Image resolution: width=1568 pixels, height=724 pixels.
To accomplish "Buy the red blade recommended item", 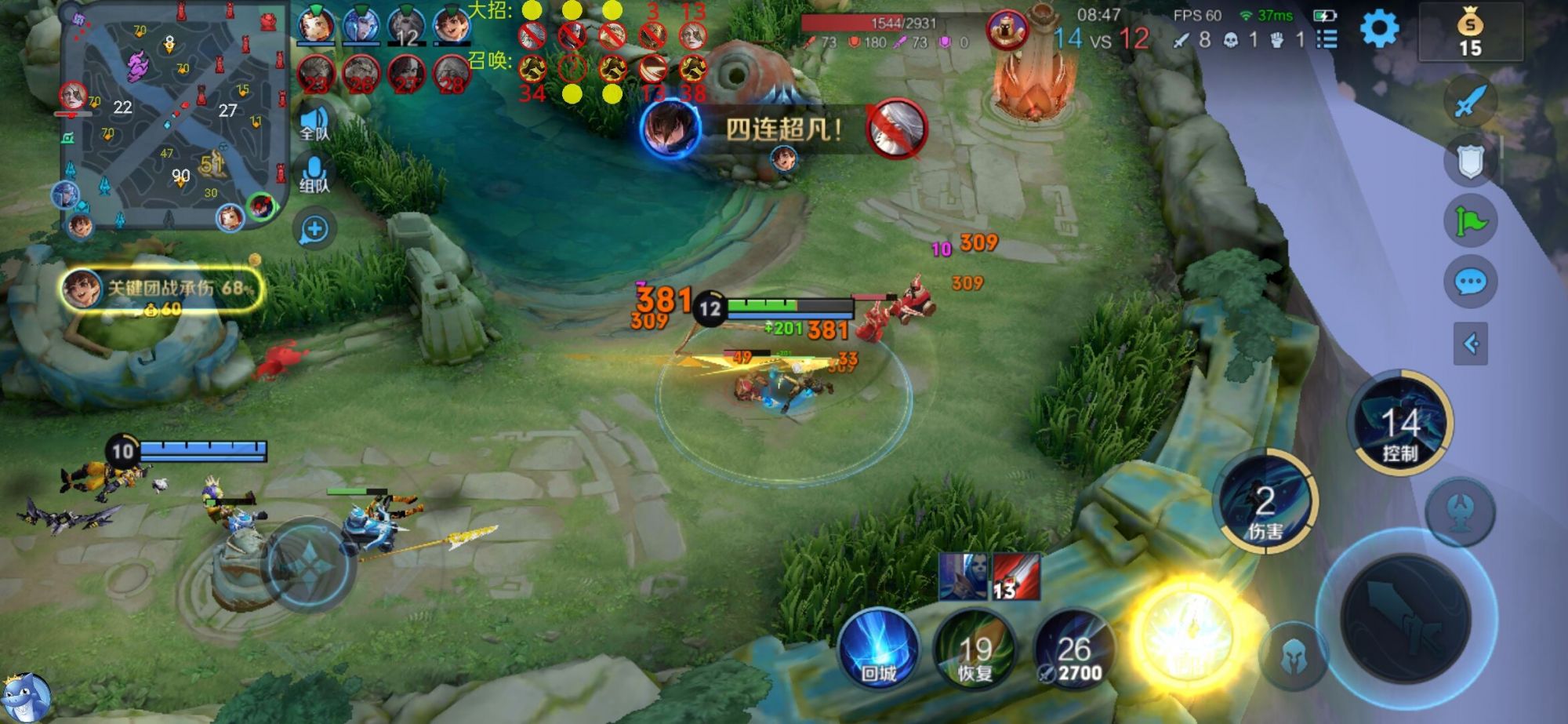I will point(1016,577).
